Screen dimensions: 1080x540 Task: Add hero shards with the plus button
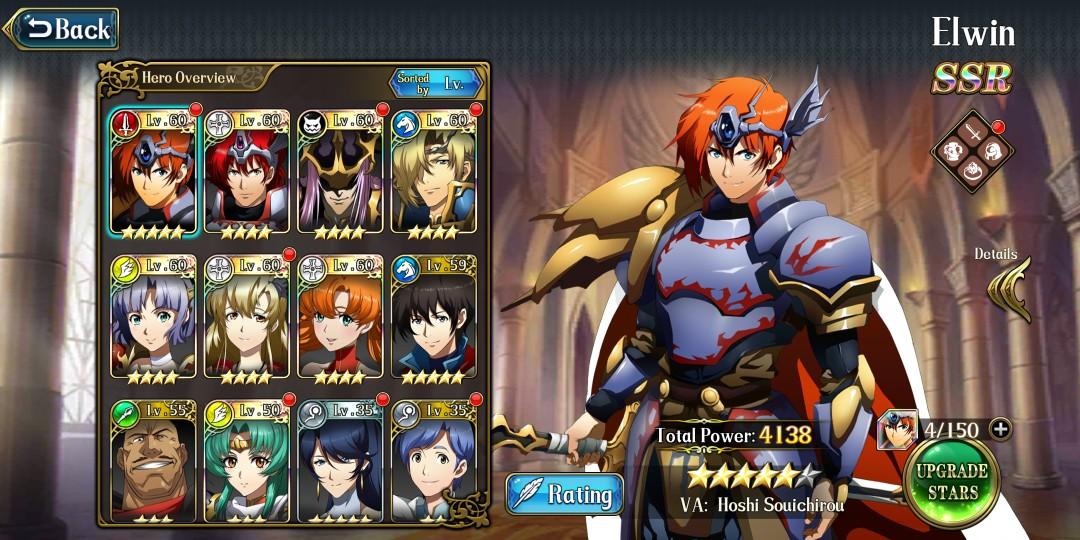tap(999, 430)
